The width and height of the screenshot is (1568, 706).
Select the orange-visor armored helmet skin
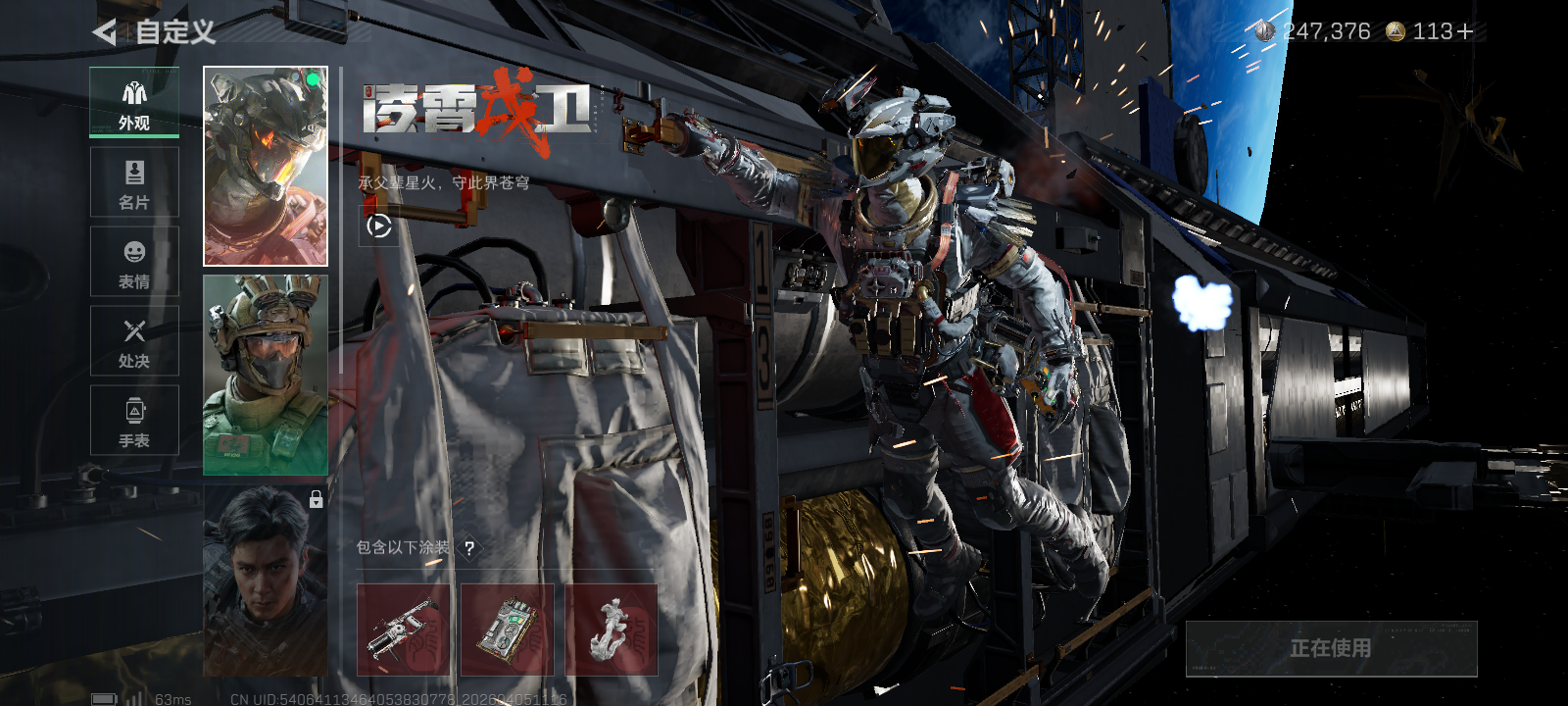266,167
